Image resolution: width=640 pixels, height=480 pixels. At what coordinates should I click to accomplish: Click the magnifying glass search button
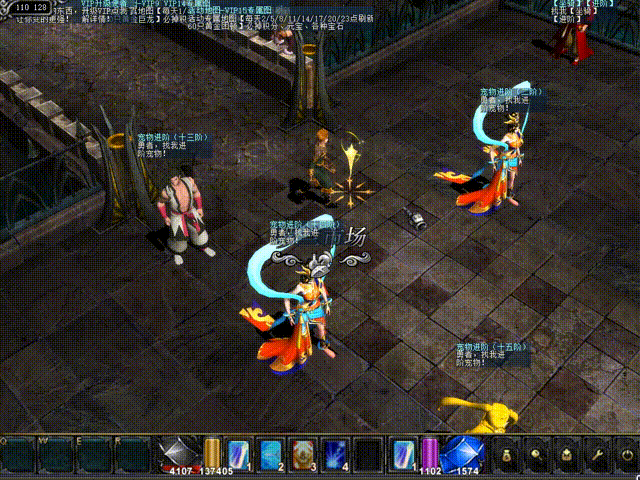(x=537, y=455)
